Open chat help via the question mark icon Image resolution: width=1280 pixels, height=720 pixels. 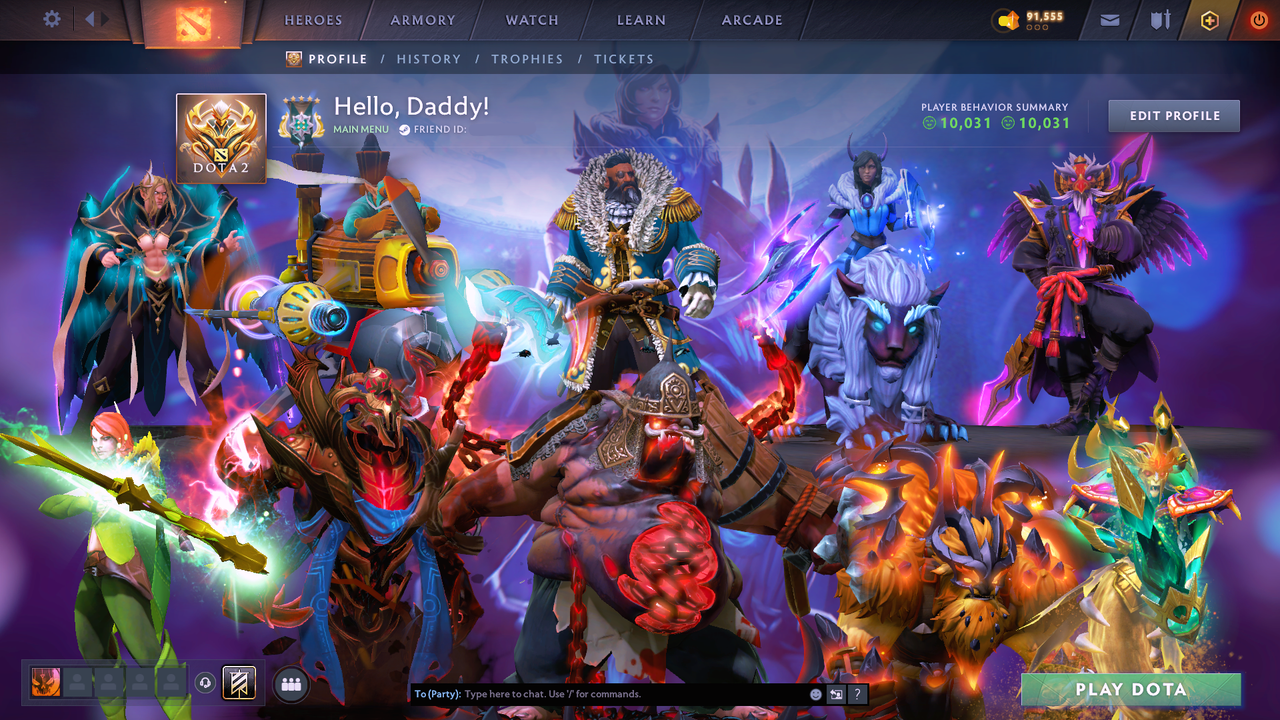(857, 692)
